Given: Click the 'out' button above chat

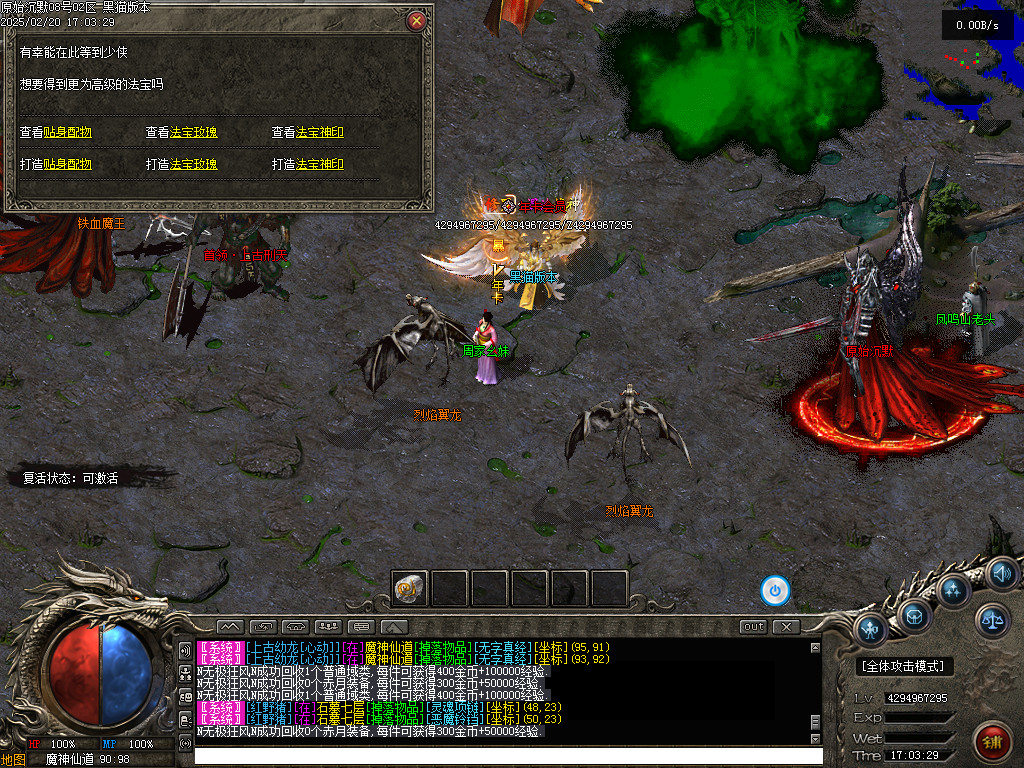Looking at the screenshot, I should 754,627.
